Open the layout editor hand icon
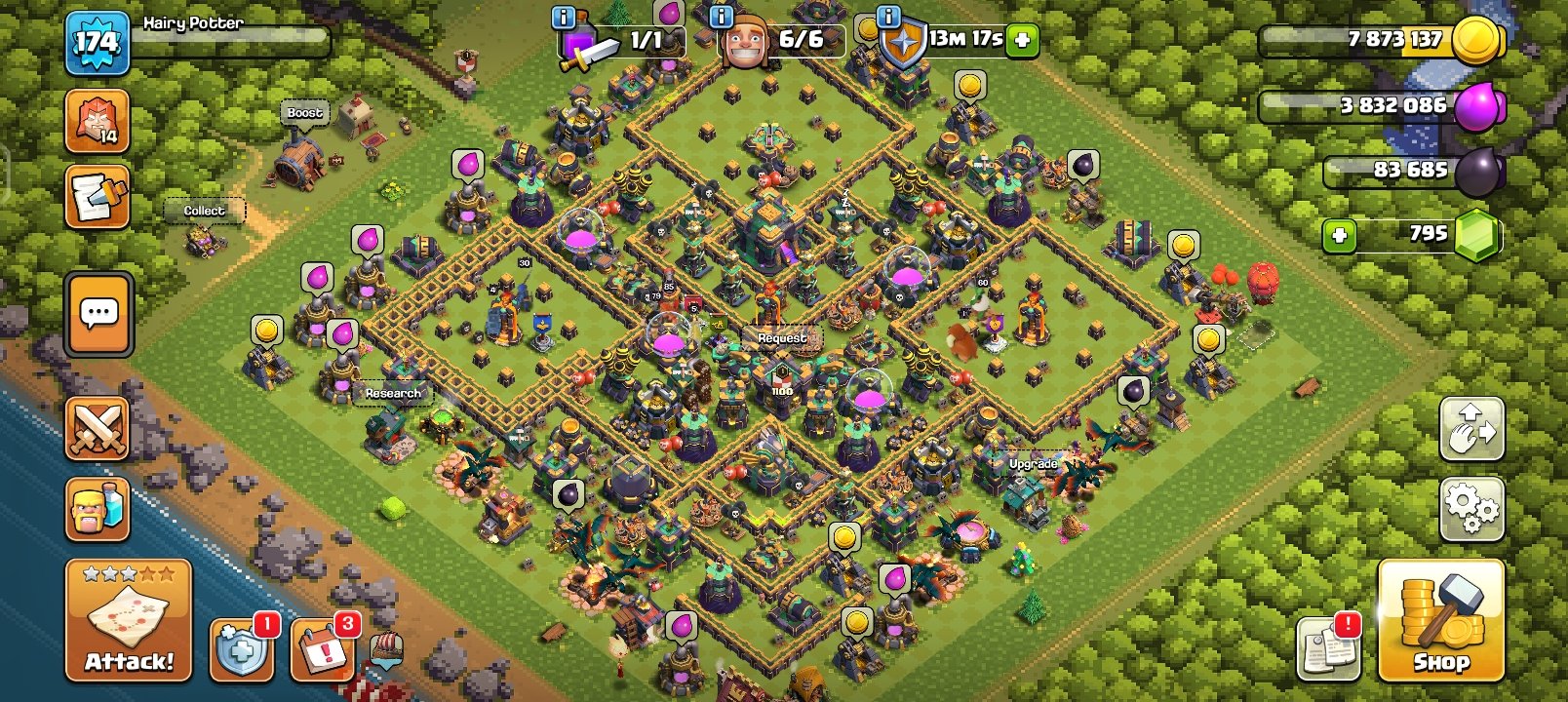 coord(1472,429)
